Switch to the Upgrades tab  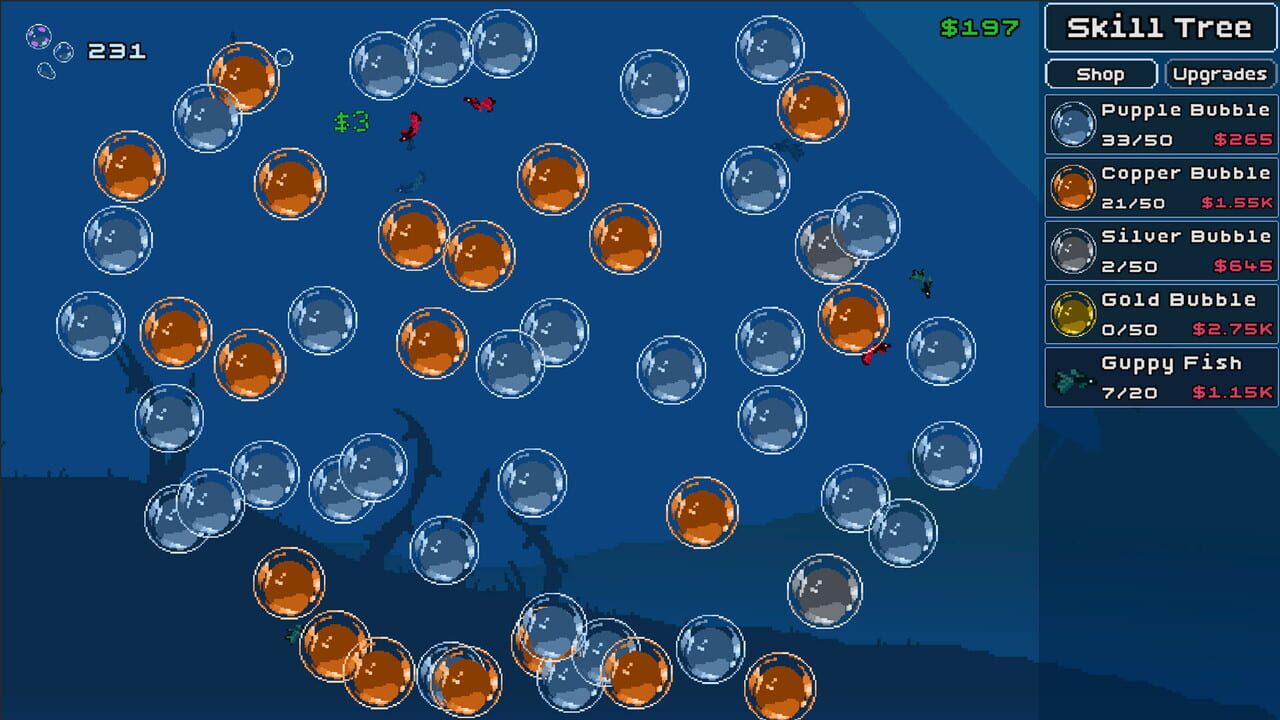tap(1219, 73)
